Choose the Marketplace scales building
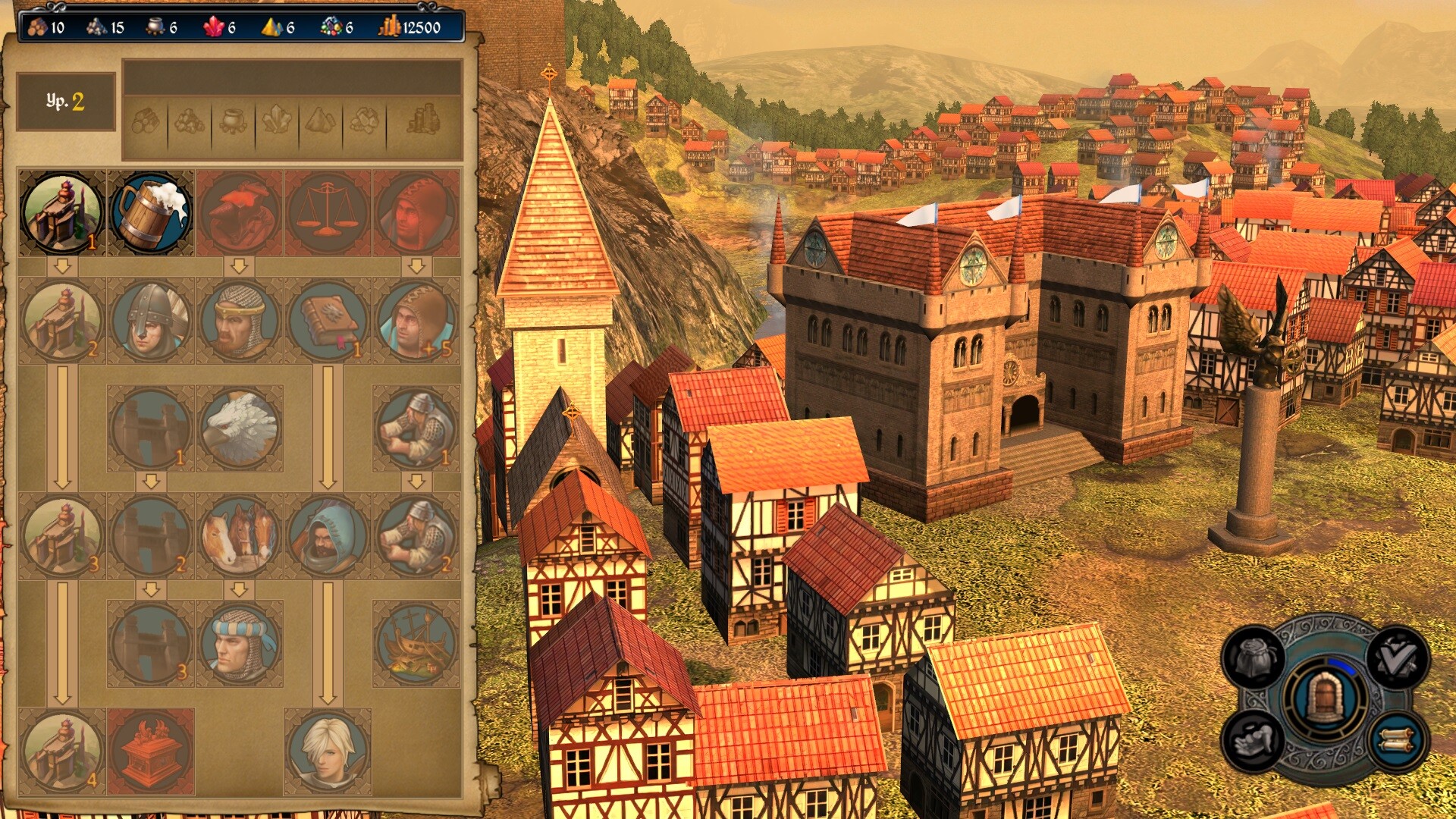 [x=328, y=213]
